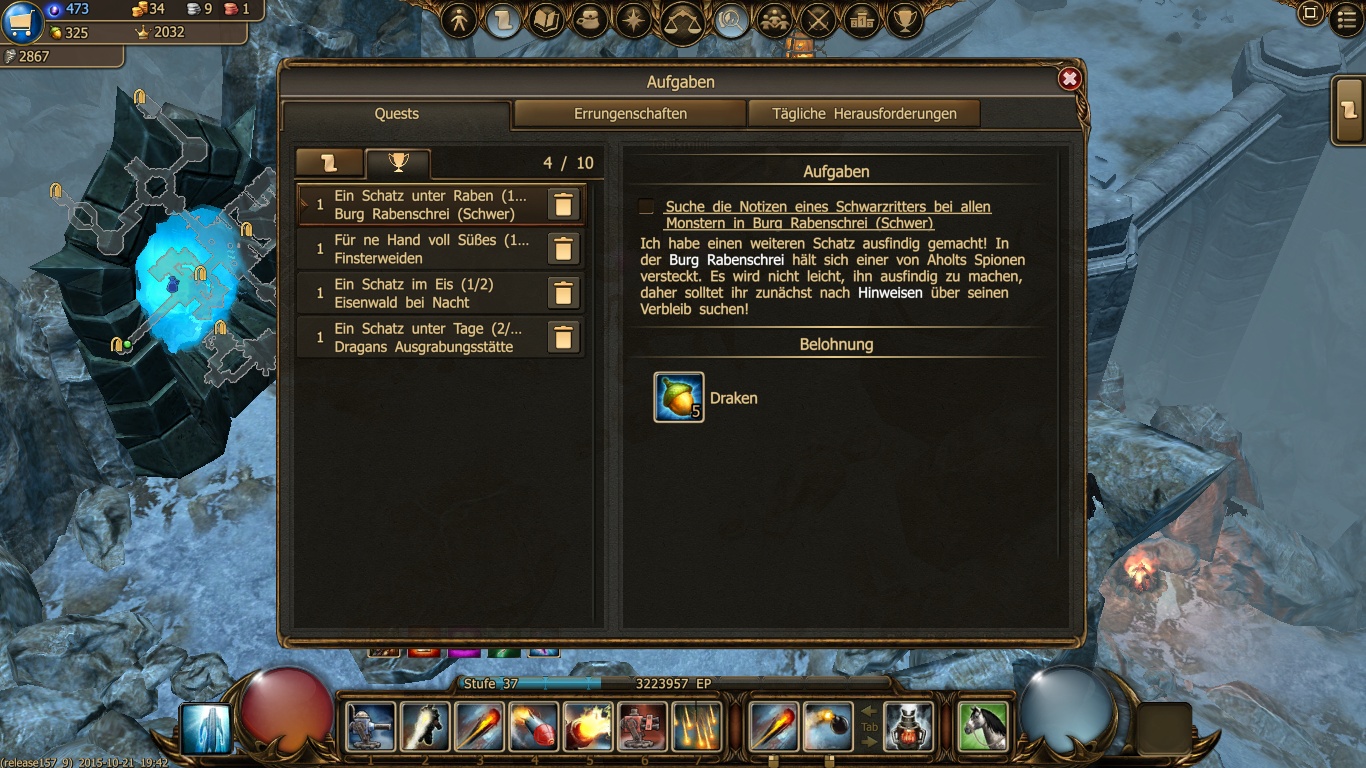Viewport: 1366px width, 768px height.
Task: Select the trophy quest list sub-tab
Action: (398, 163)
